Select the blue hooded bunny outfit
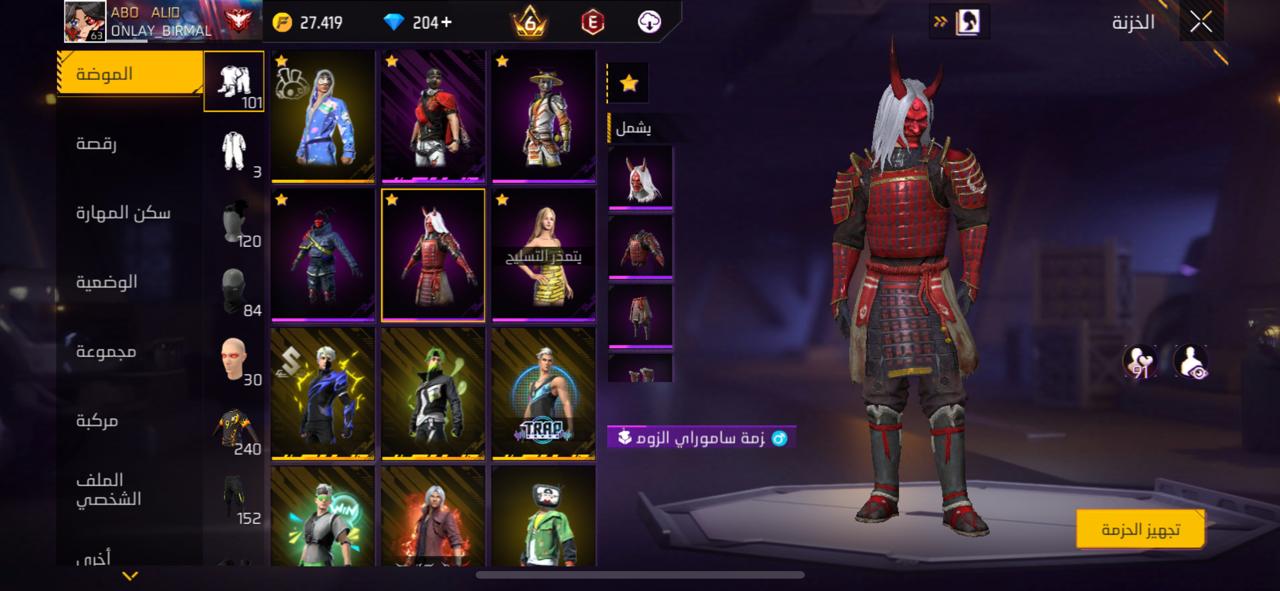This screenshot has height=591, width=1280. (323, 116)
